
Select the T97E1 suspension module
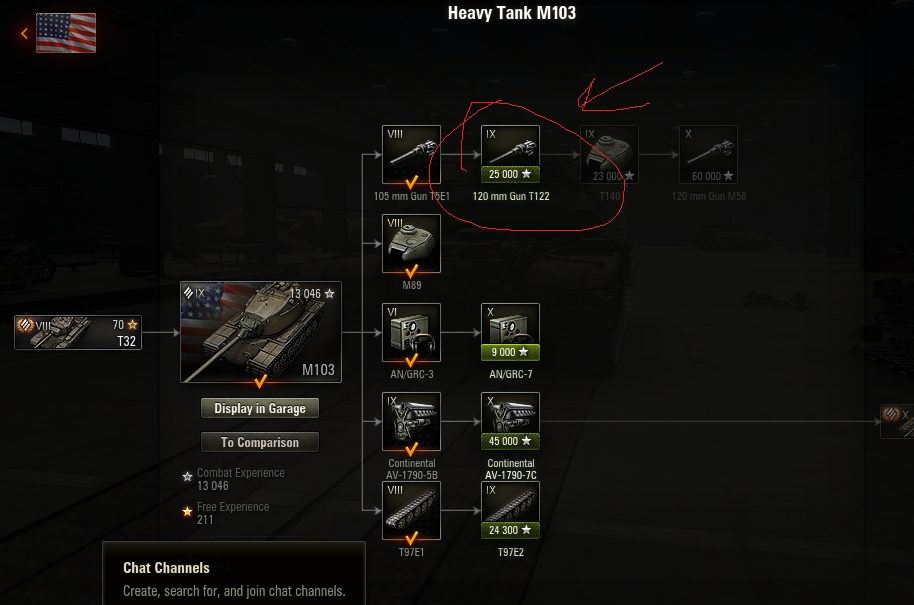tap(411, 510)
